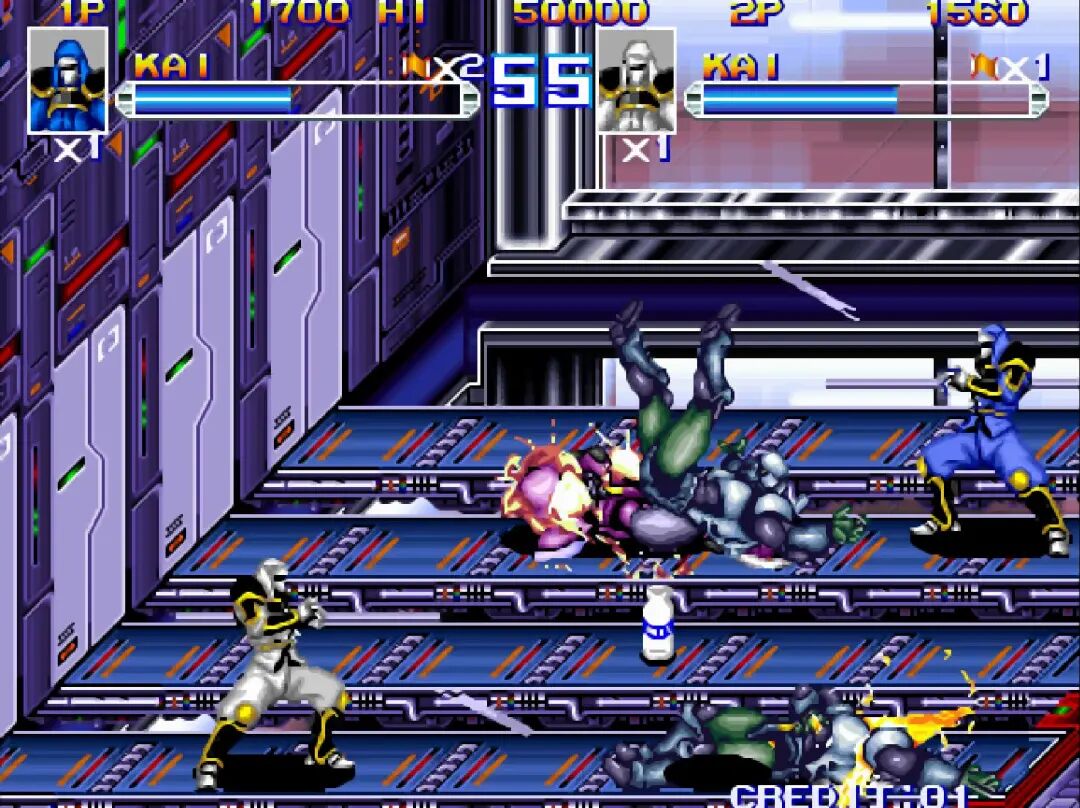Click the 1P blue ninja portrait
Viewport: 1080px width, 808px height.
pos(67,80)
